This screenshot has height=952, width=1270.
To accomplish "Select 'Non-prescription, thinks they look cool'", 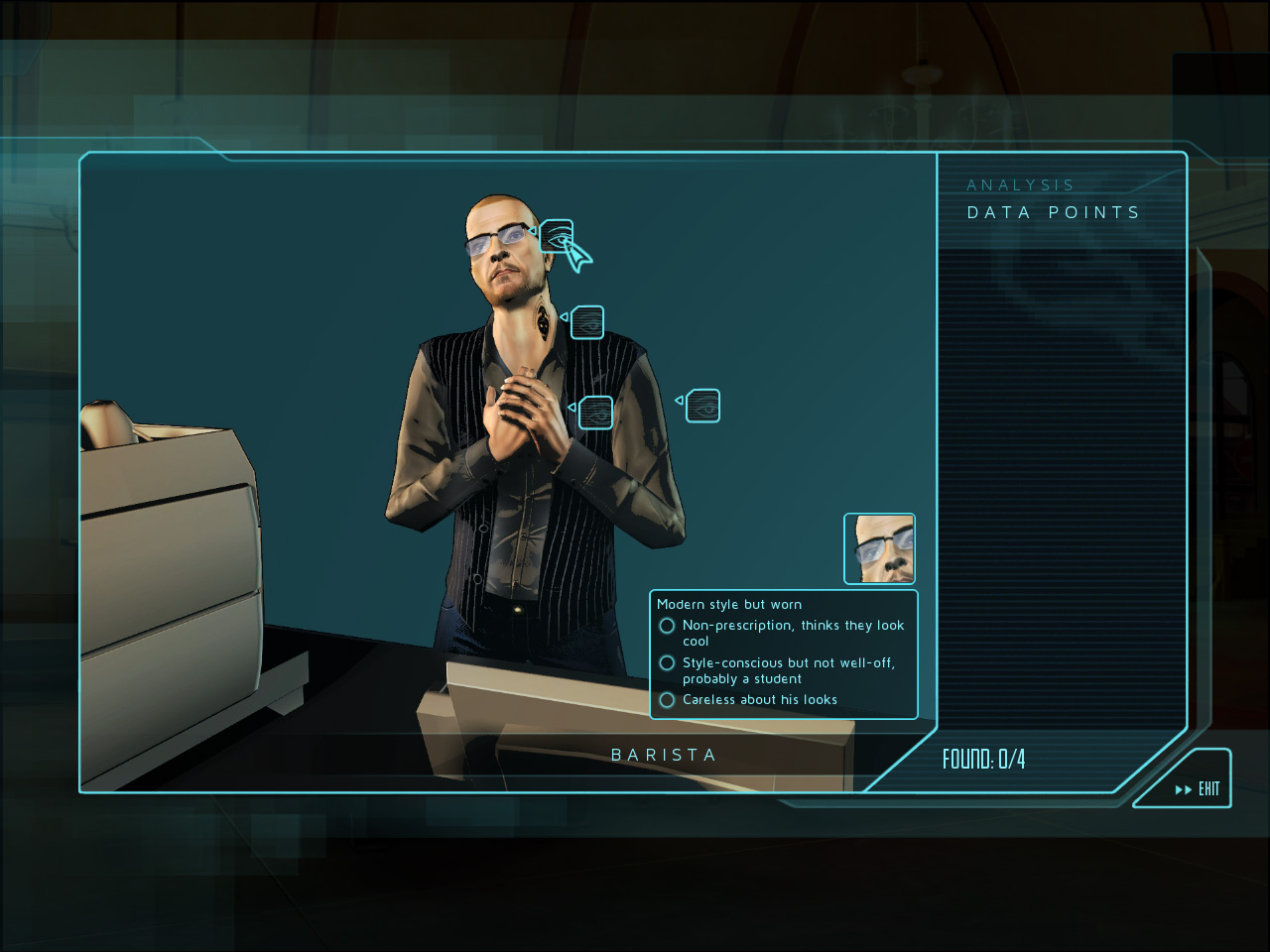I will coord(667,626).
